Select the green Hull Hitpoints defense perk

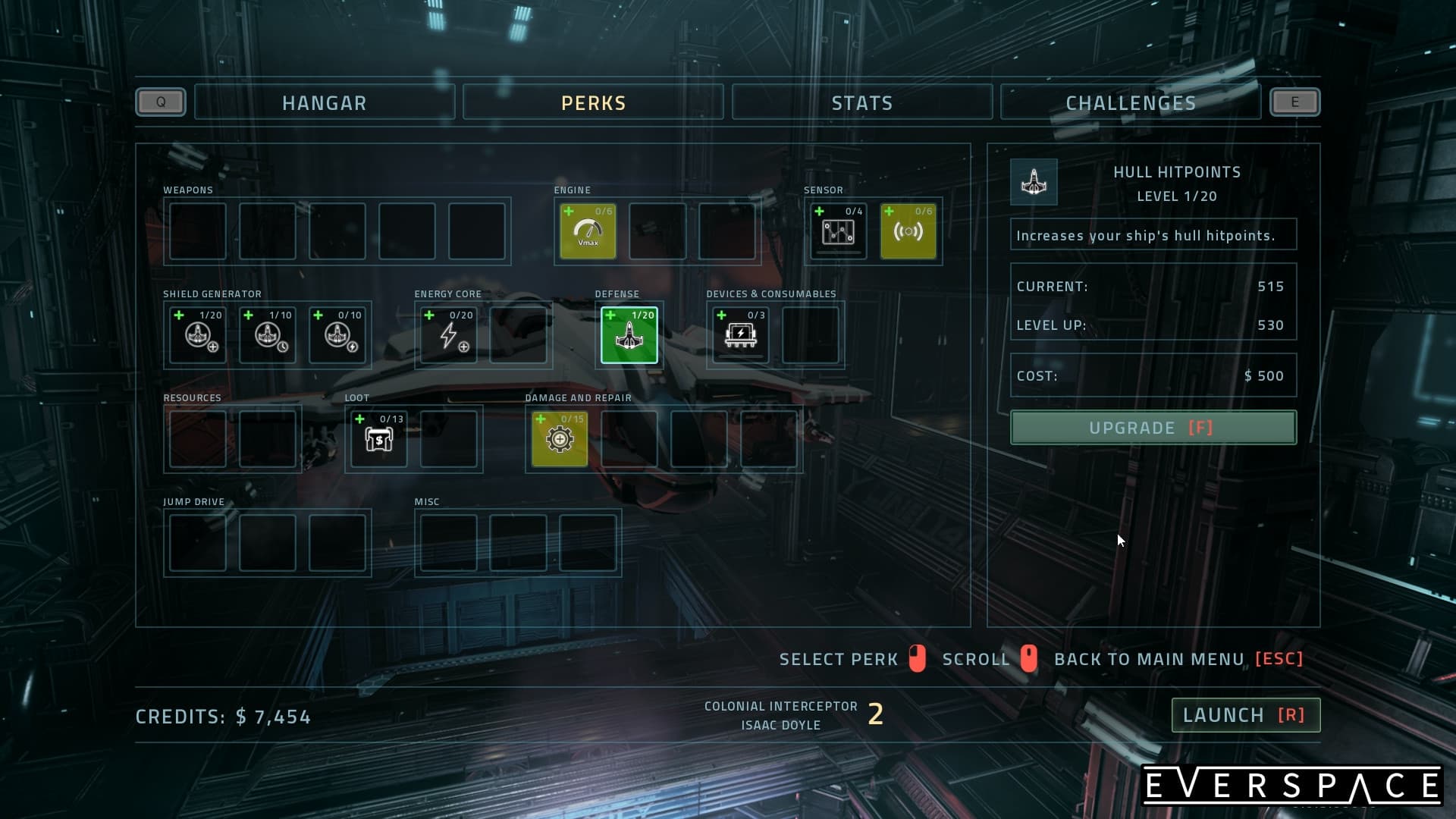tap(629, 334)
